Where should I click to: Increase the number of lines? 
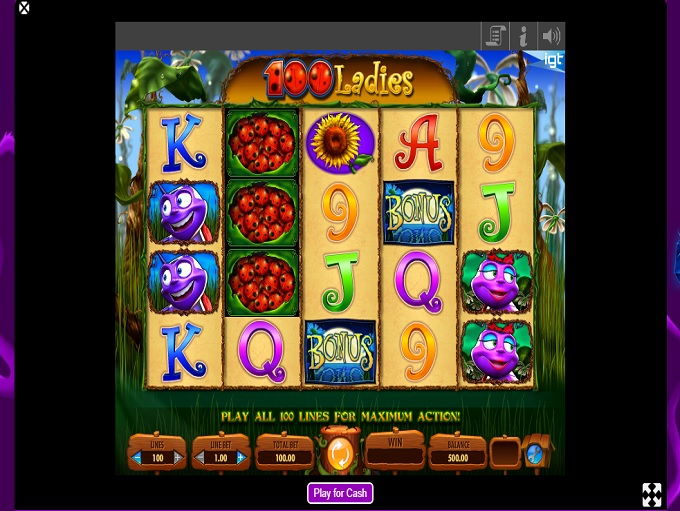178,458
